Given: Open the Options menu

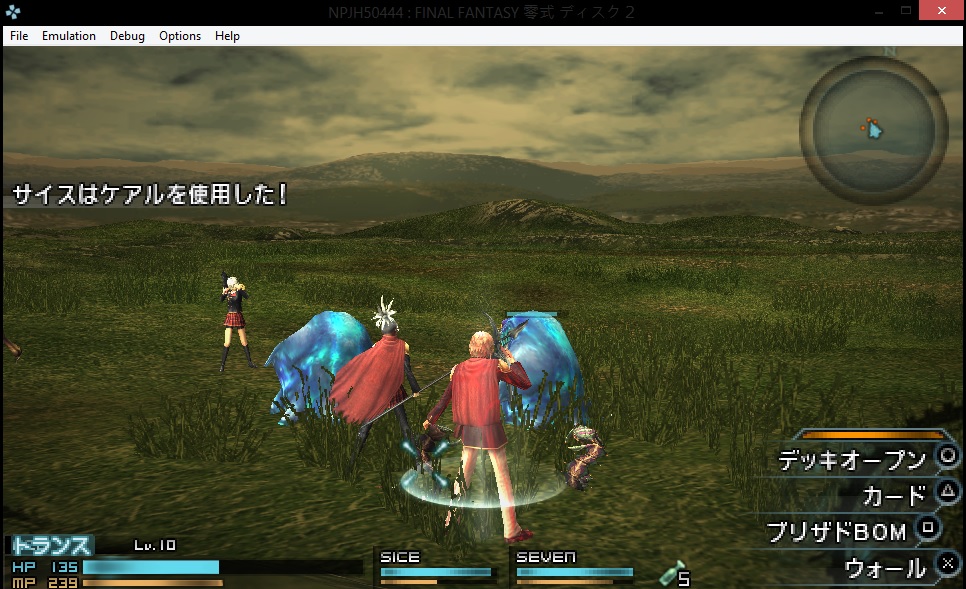Looking at the screenshot, I should pos(180,36).
